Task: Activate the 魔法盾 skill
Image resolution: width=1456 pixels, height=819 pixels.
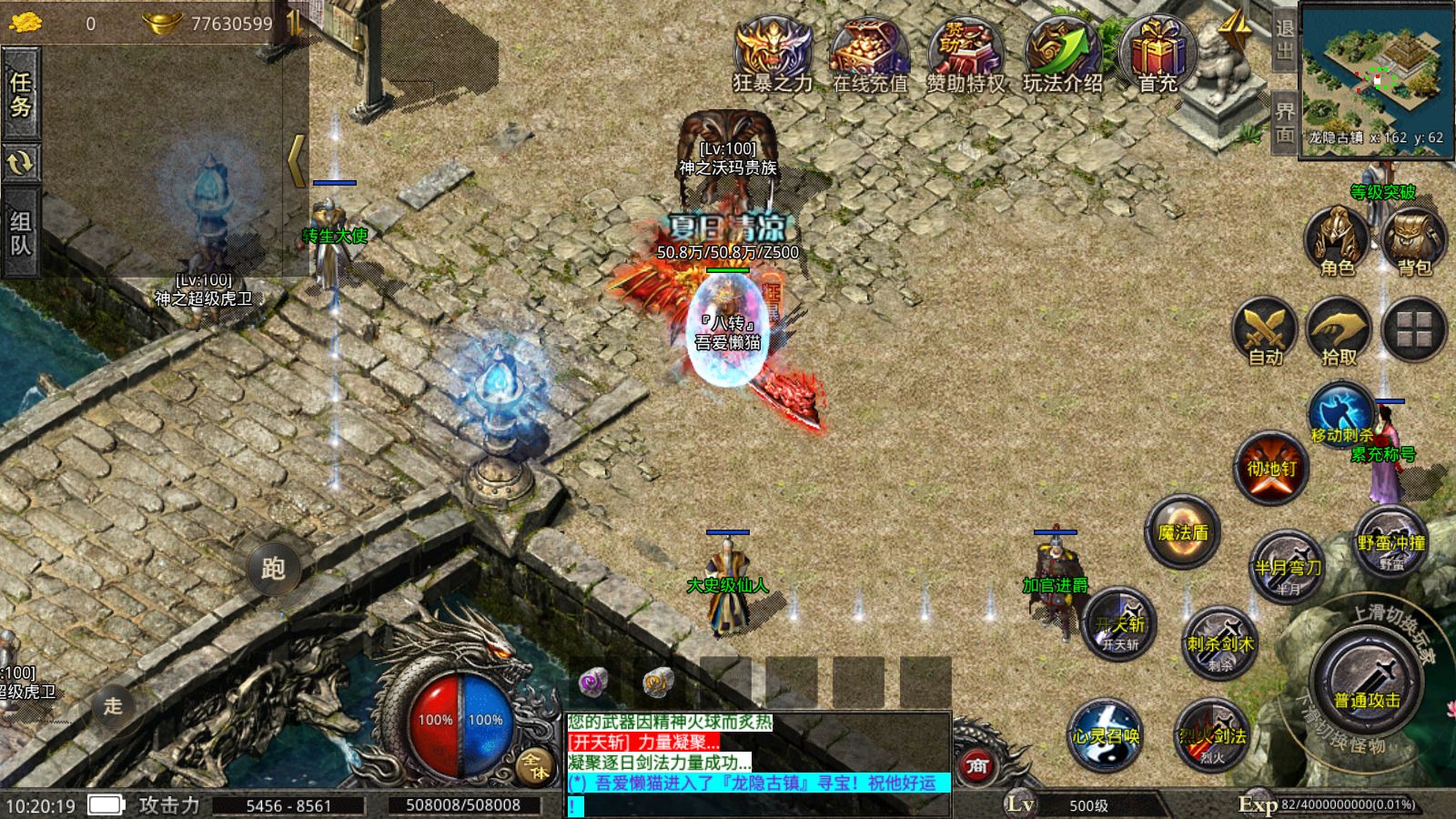Action: (x=1182, y=532)
